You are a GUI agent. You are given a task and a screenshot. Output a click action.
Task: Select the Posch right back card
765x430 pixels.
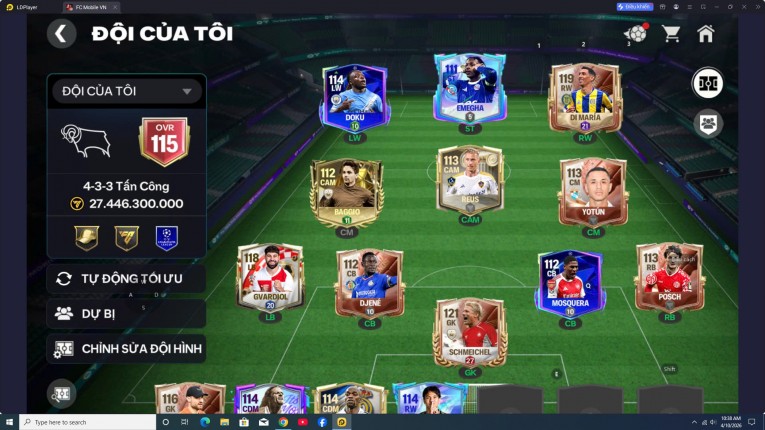[669, 277]
